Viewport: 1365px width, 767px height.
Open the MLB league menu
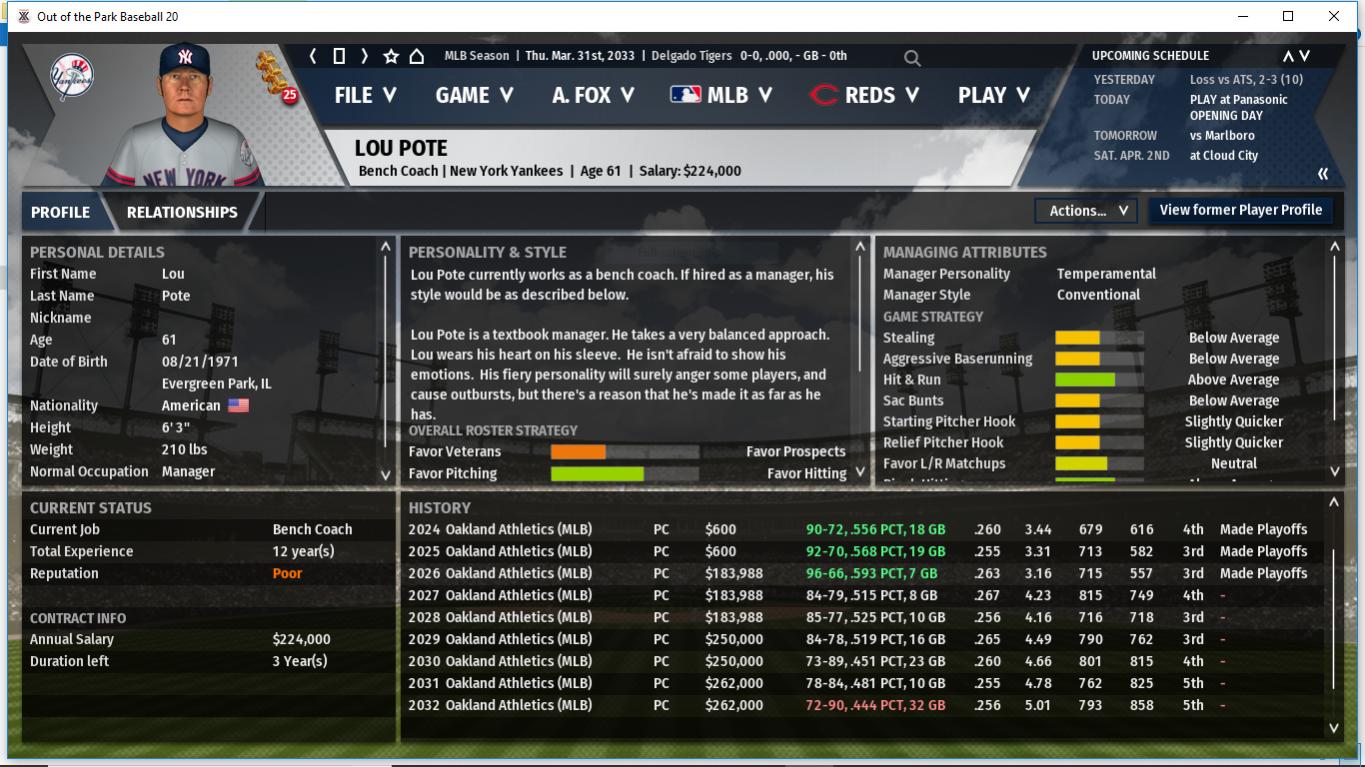pos(721,95)
